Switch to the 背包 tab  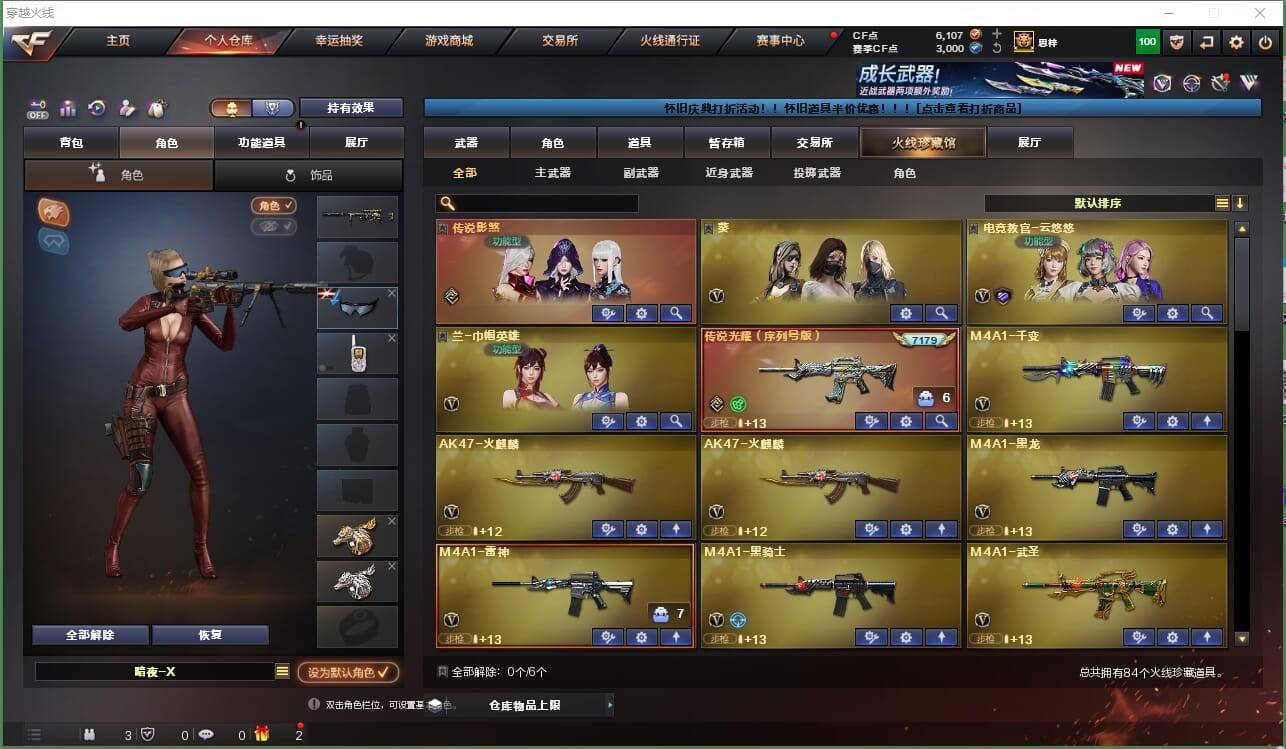pos(70,142)
